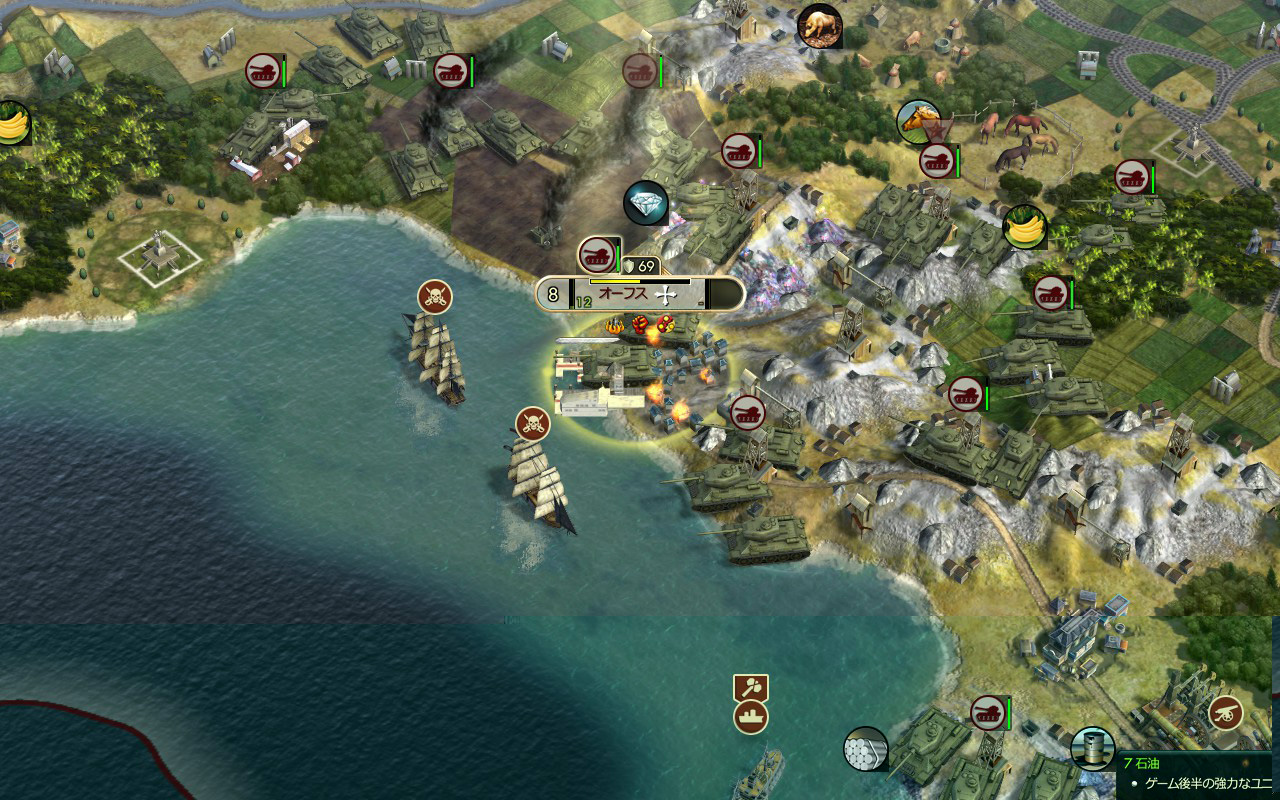The width and height of the screenshot is (1280, 800).
Task: Open the city screen by clicking the オーフス banner
Action: click(623, 291)
